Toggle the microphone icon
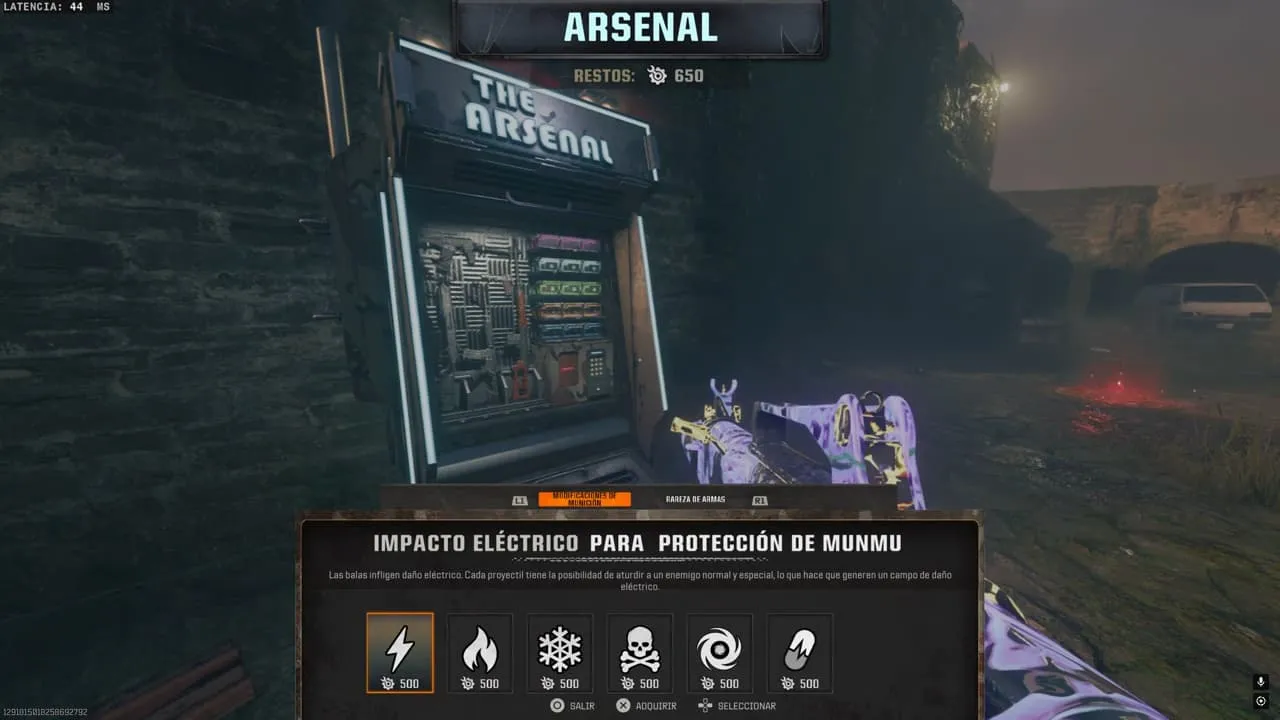The image size is (1280, 720). click(1261, 682)
